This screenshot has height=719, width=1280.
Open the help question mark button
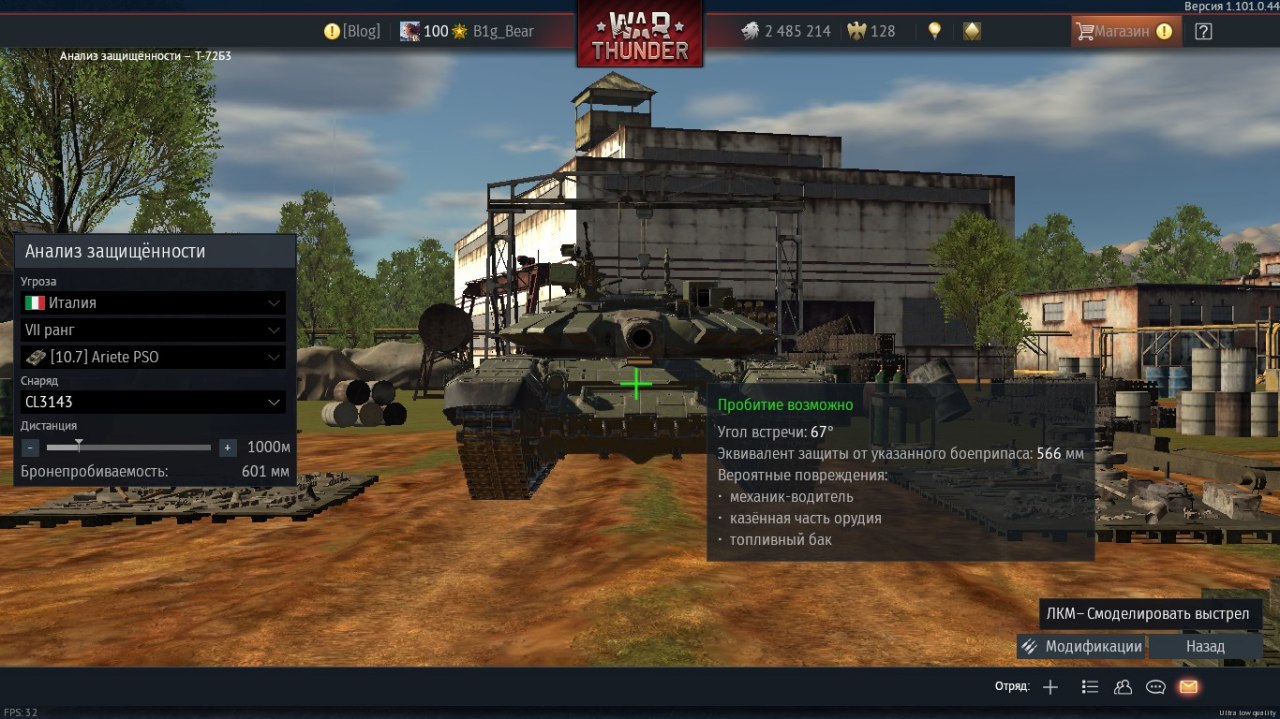point(1203,31)
